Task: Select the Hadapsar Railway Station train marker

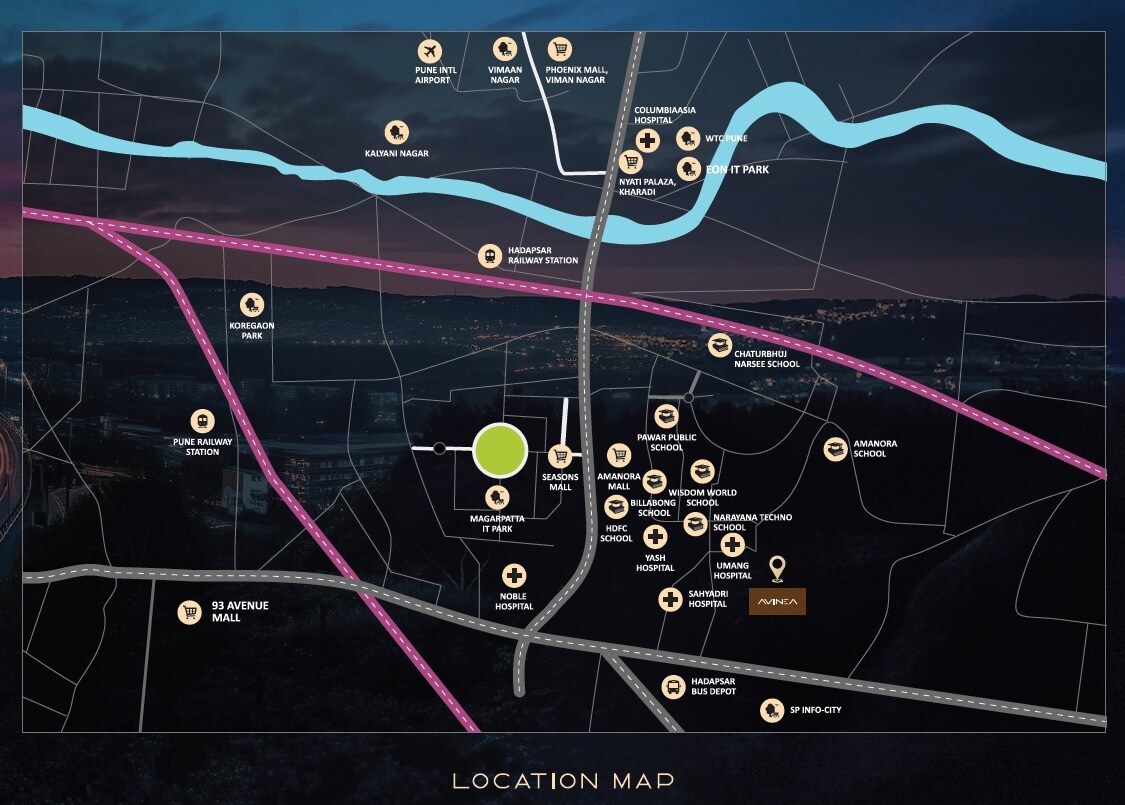Action: pos(490,256)
